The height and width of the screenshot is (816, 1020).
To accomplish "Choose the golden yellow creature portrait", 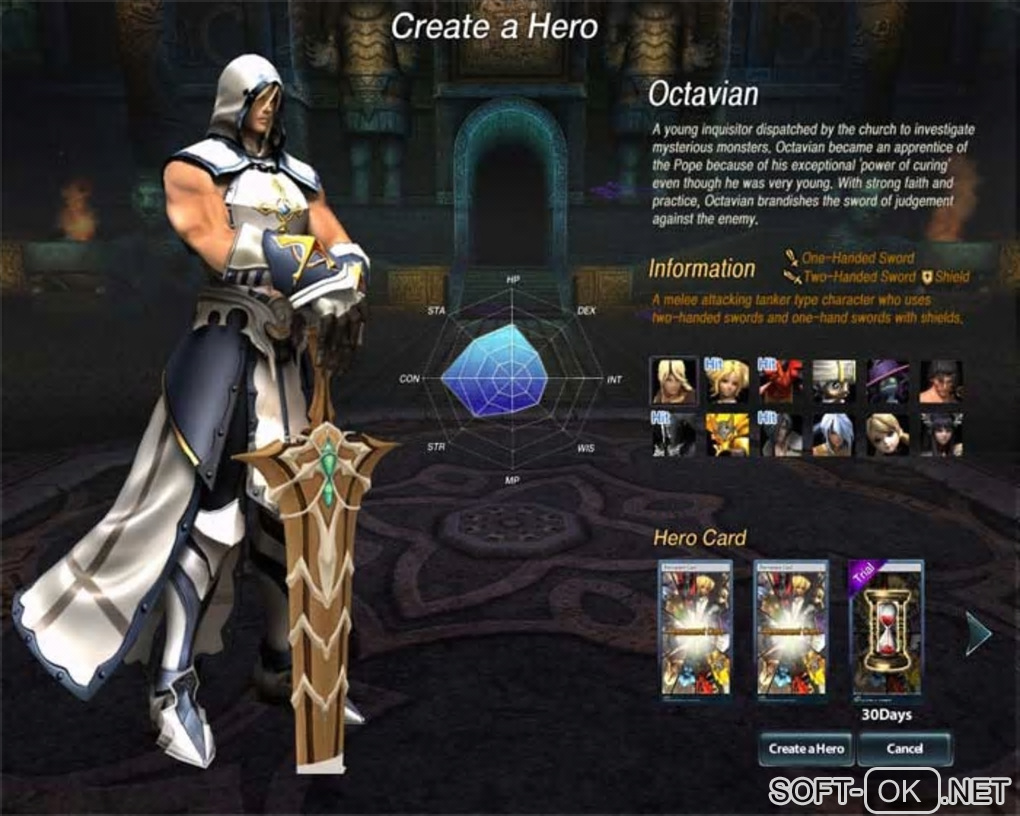I will click(727, 435).
